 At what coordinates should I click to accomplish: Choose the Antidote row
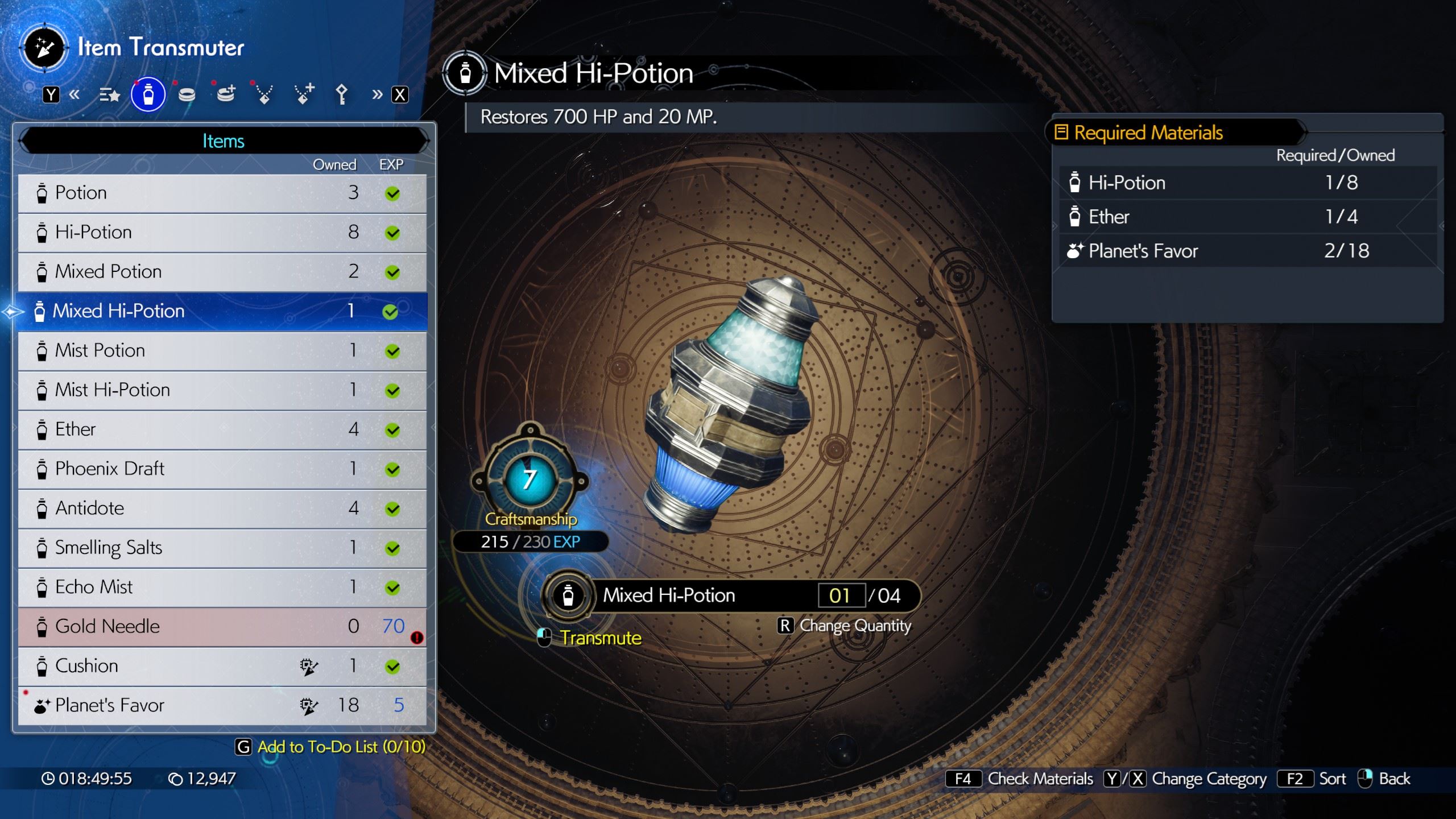click(x=222, y=508)
